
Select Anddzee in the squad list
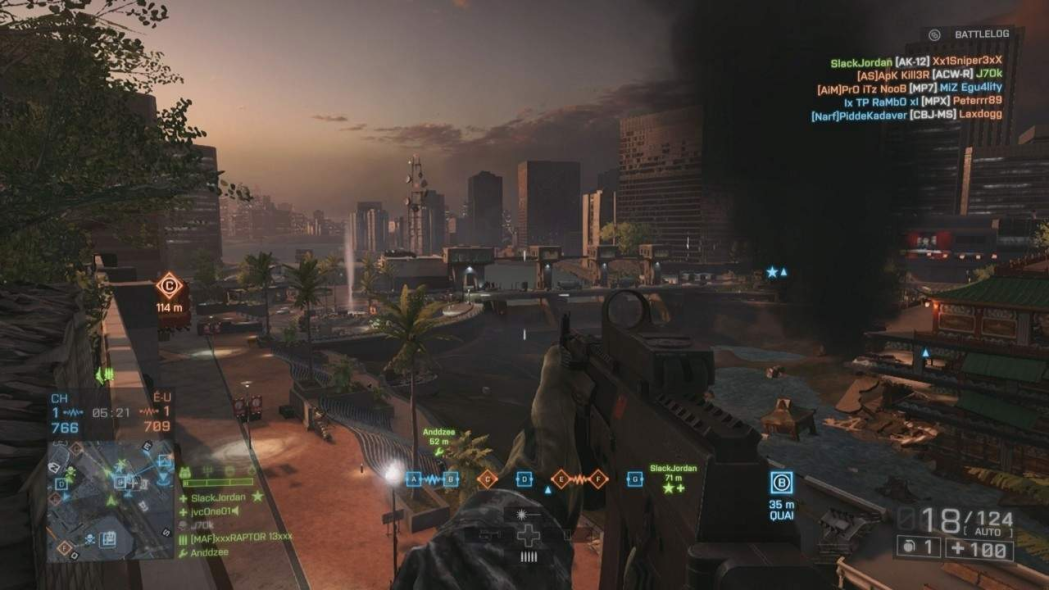210,550
